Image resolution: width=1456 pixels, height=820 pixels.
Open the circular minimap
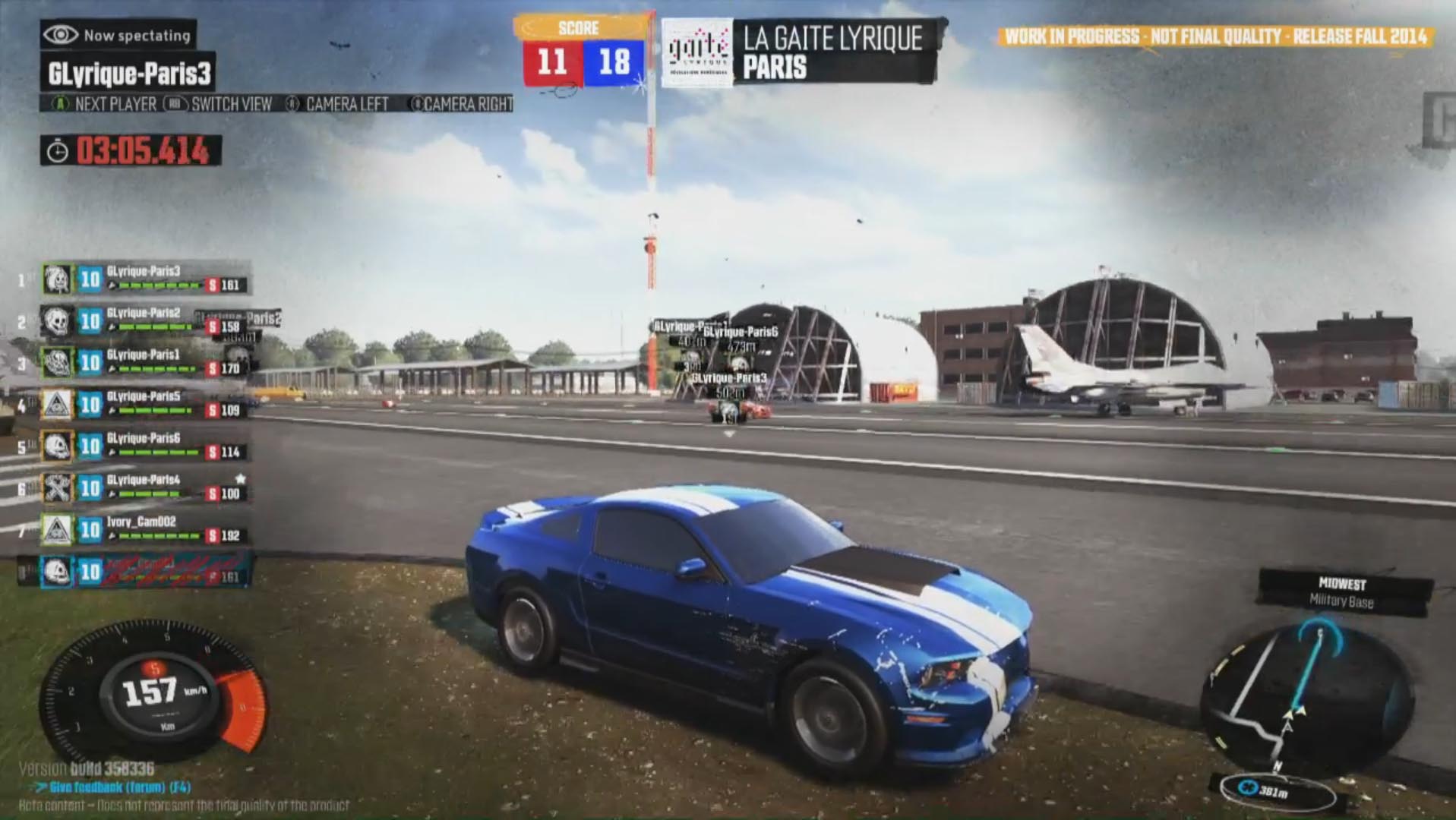(1305, 699)
